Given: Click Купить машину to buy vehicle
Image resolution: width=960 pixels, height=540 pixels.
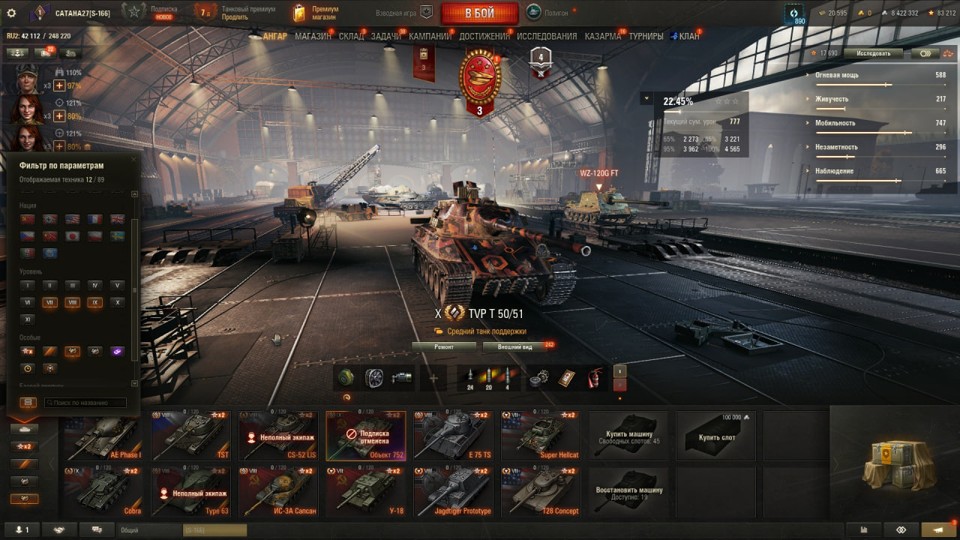Looking at the screenshot, I should (x=626, y=436).
